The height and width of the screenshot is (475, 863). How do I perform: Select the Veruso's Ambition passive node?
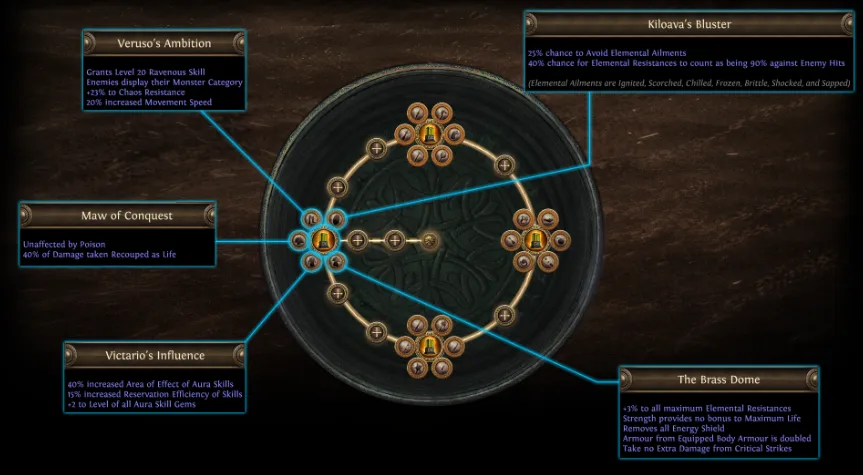click(x=311, y=219)
